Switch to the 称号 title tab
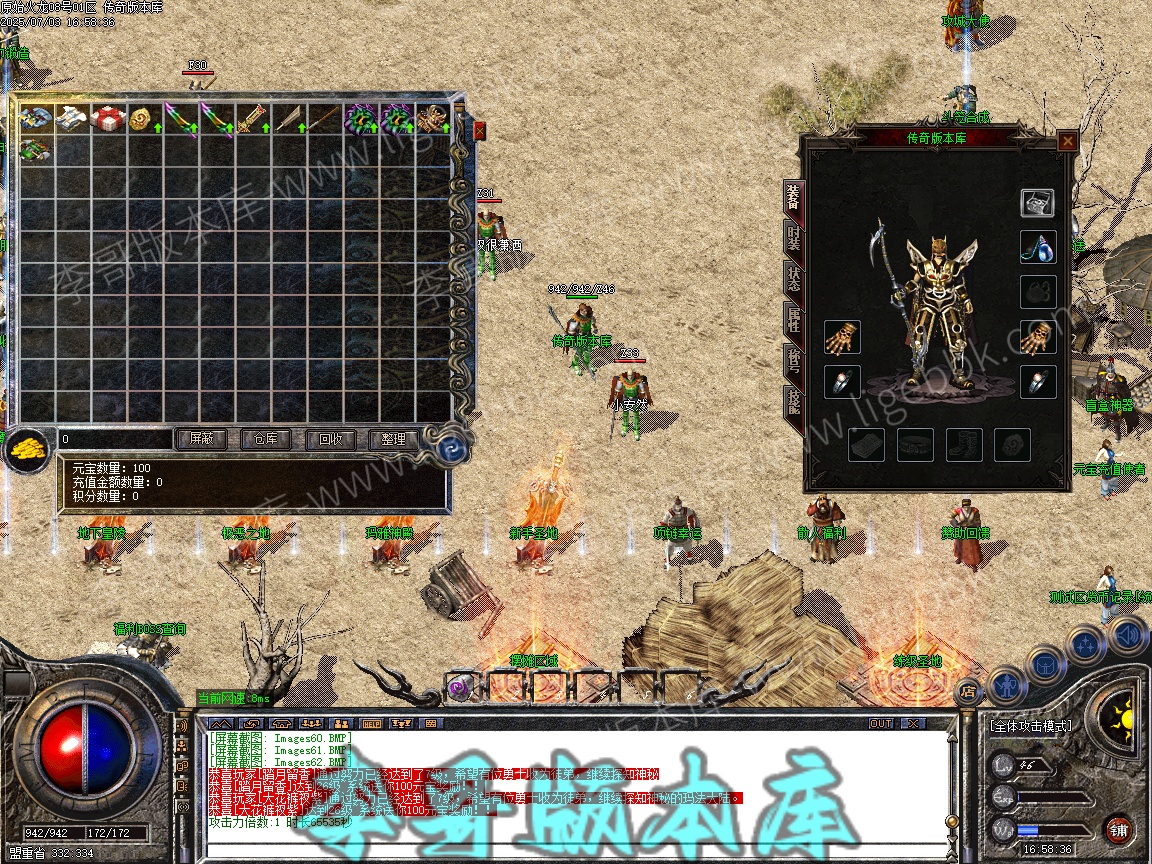This screenshot has height=864, width=1152. 793,363
